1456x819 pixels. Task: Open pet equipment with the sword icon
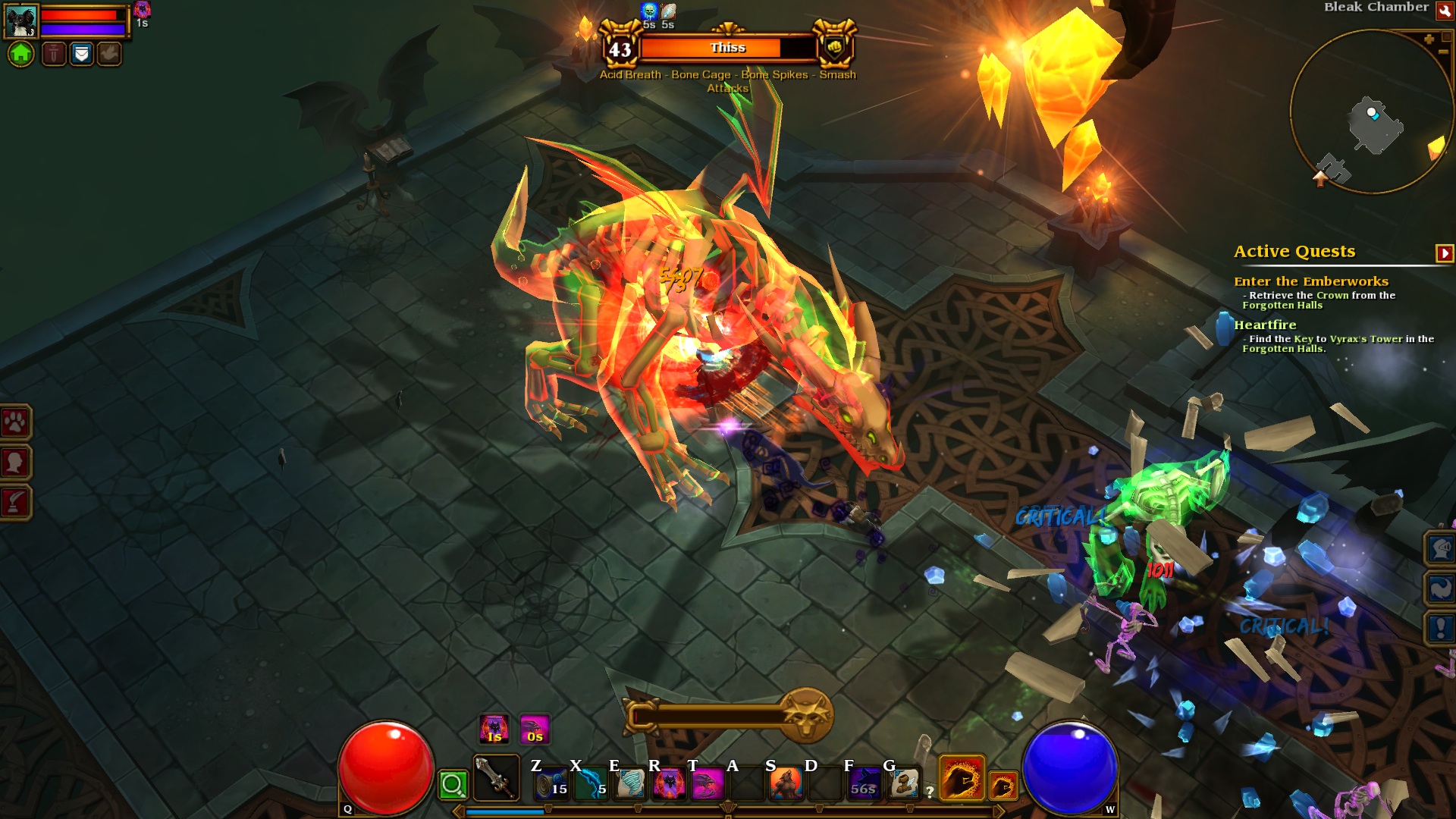click(53, 55)
